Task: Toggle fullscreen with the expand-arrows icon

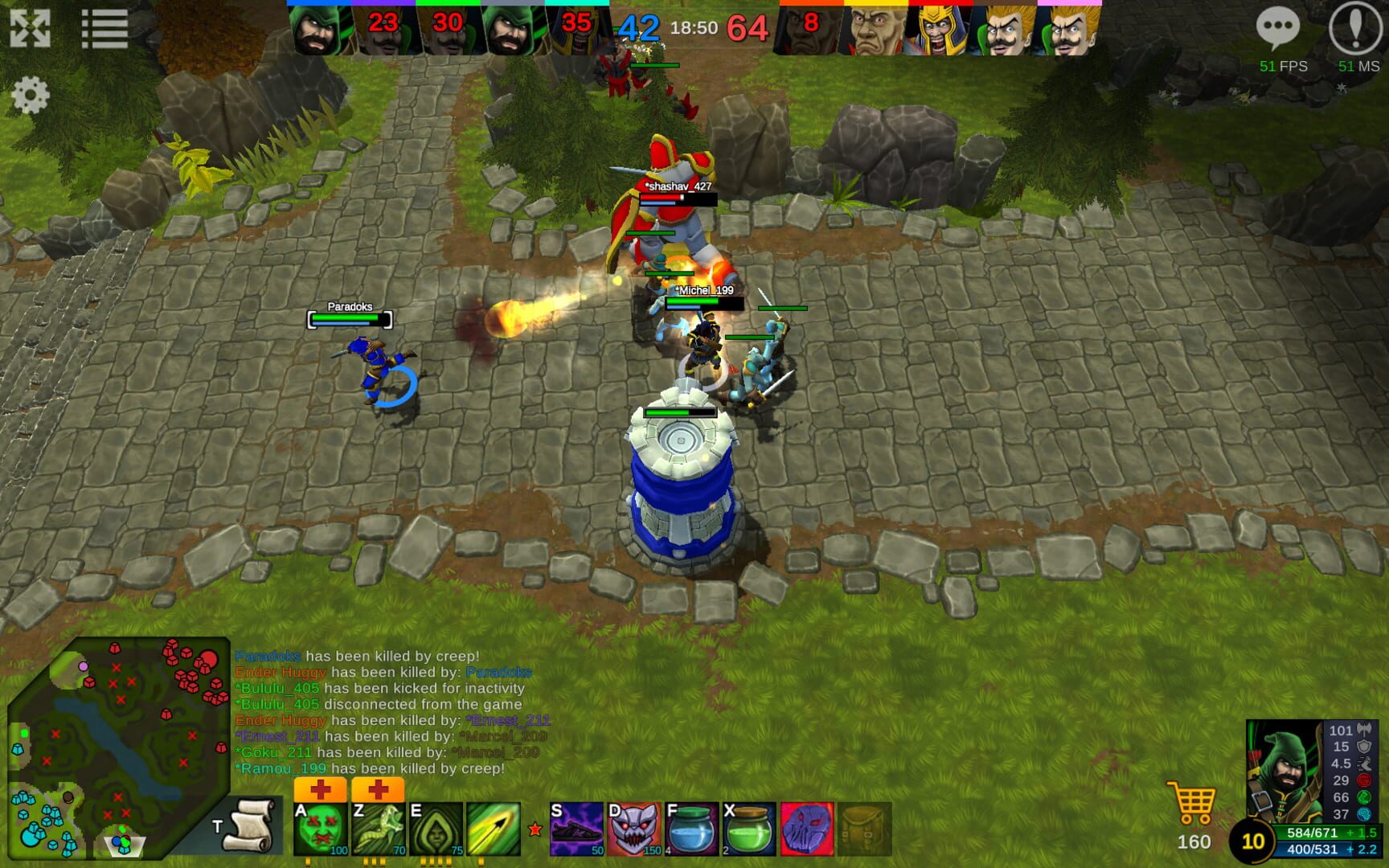Action: [30, 27]
